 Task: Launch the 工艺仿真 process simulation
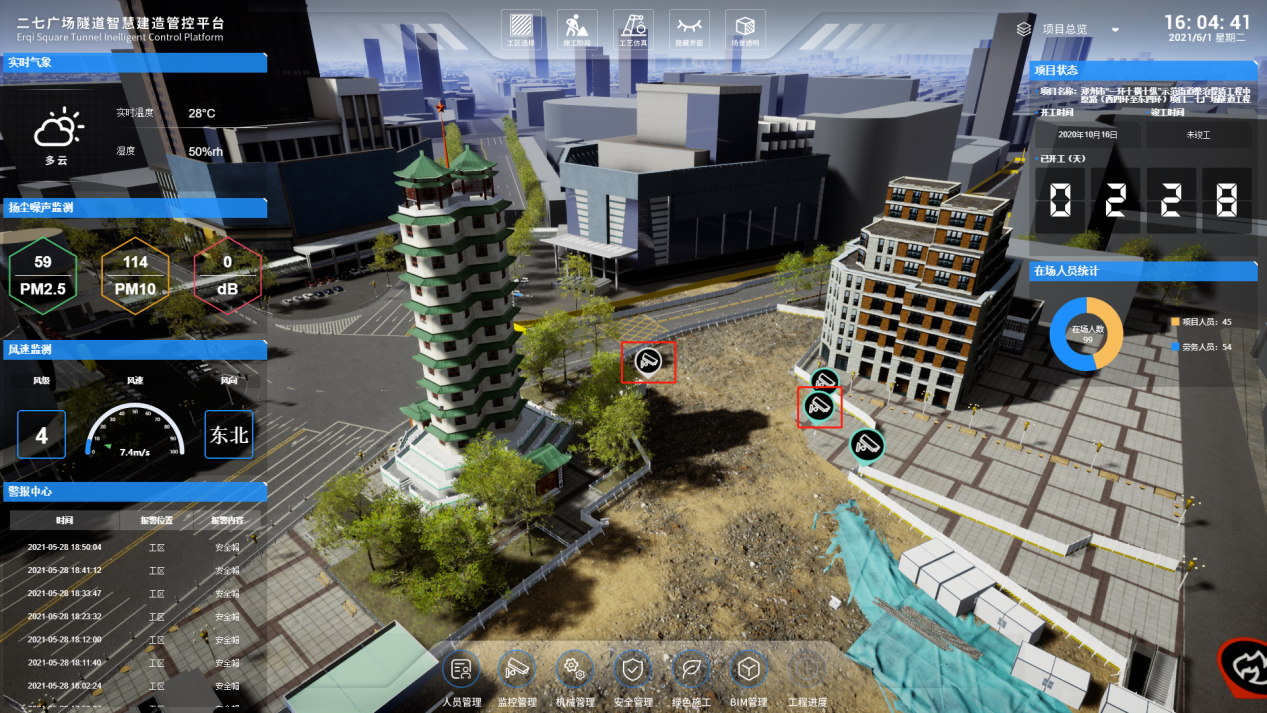pos(633,28)
